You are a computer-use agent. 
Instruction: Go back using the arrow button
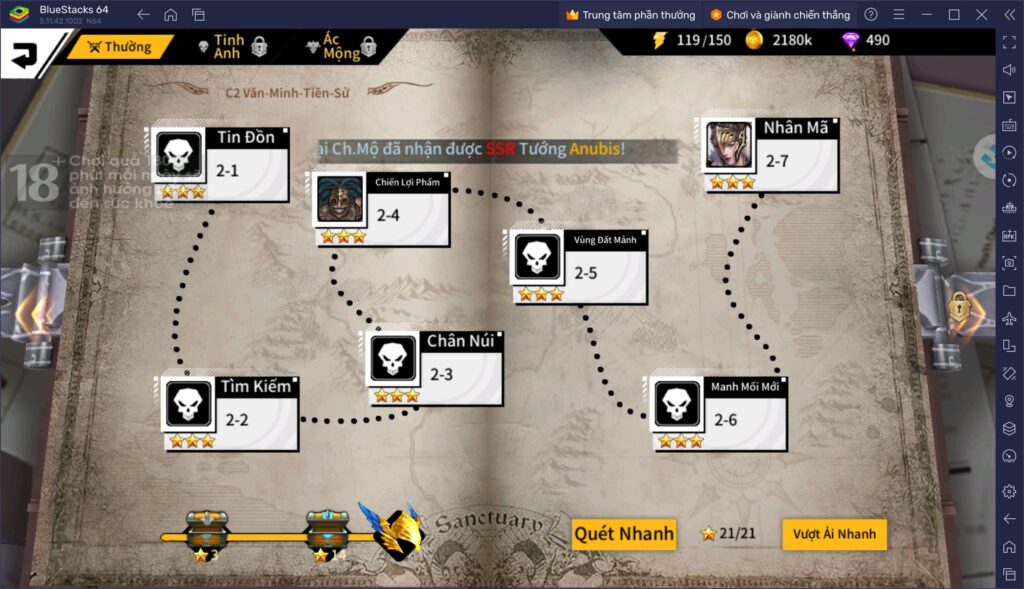[x=24, y=54]
